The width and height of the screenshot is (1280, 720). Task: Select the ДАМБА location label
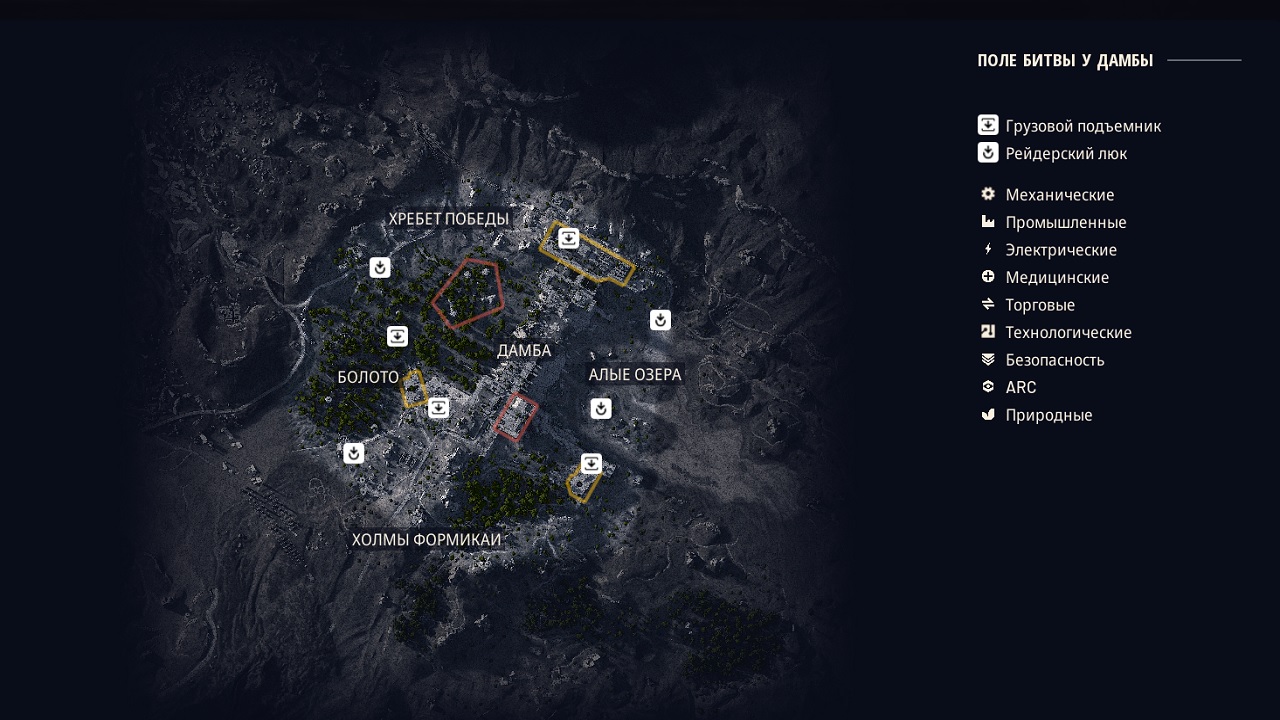524,351
